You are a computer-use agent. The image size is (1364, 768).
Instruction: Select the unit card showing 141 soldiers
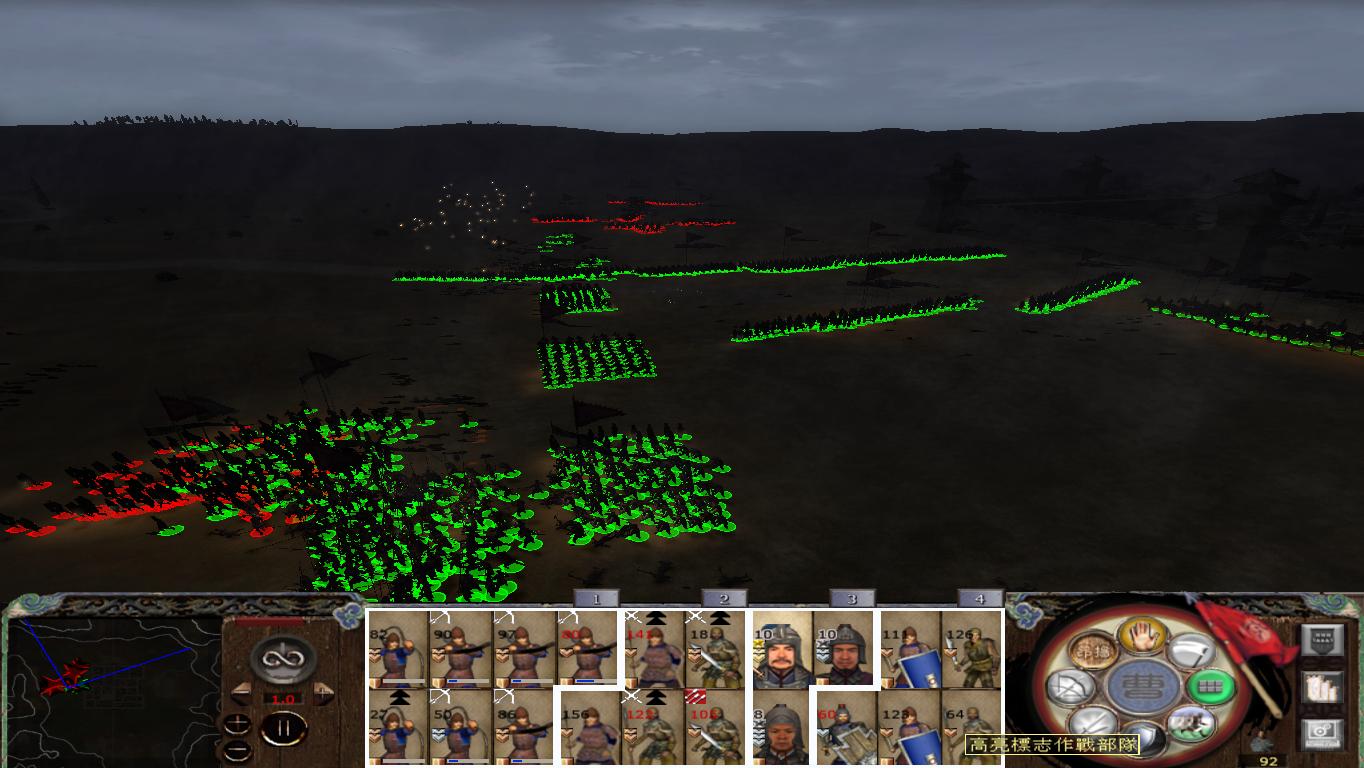(651, 650)
